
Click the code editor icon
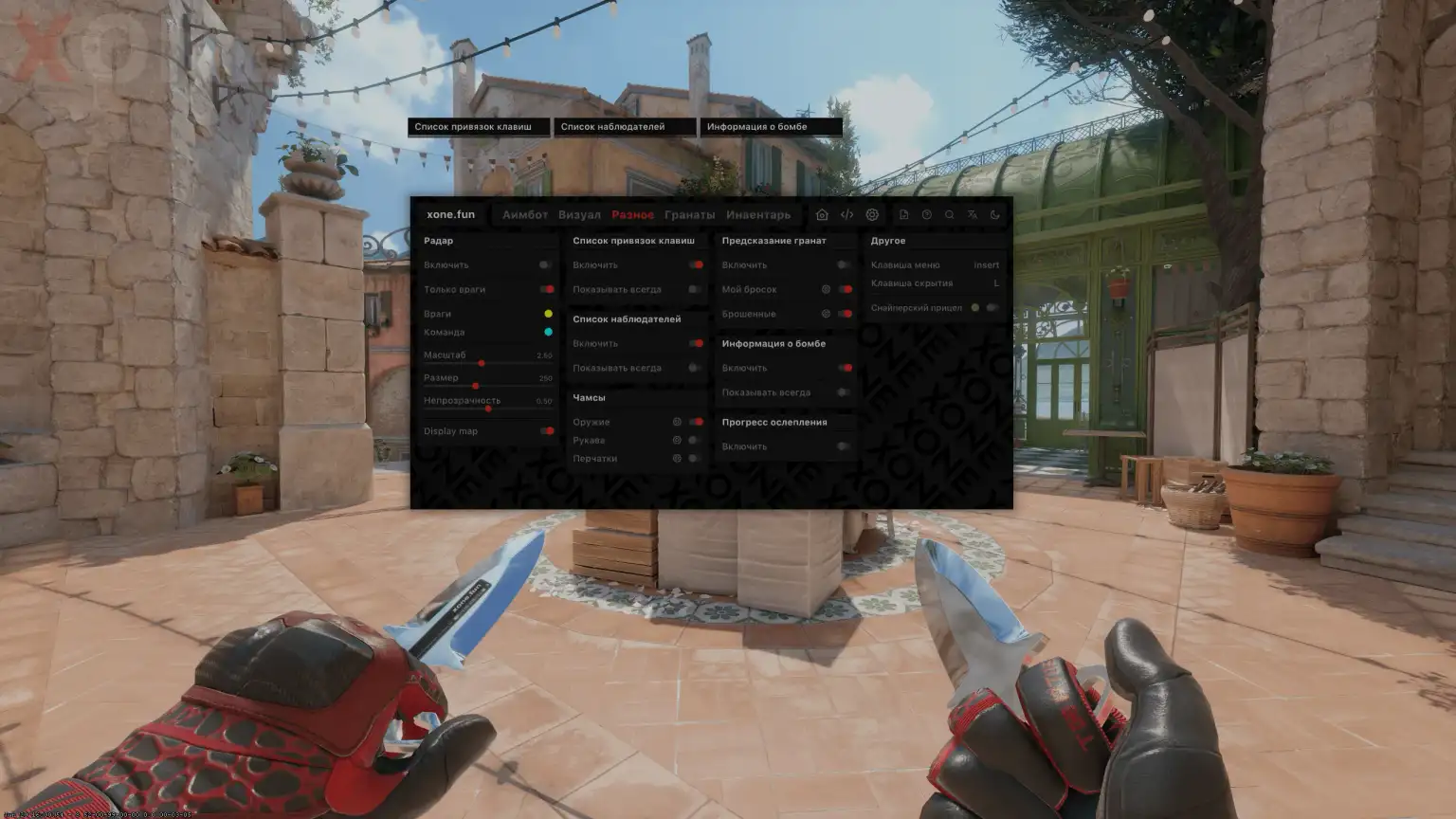pos(846,214)
